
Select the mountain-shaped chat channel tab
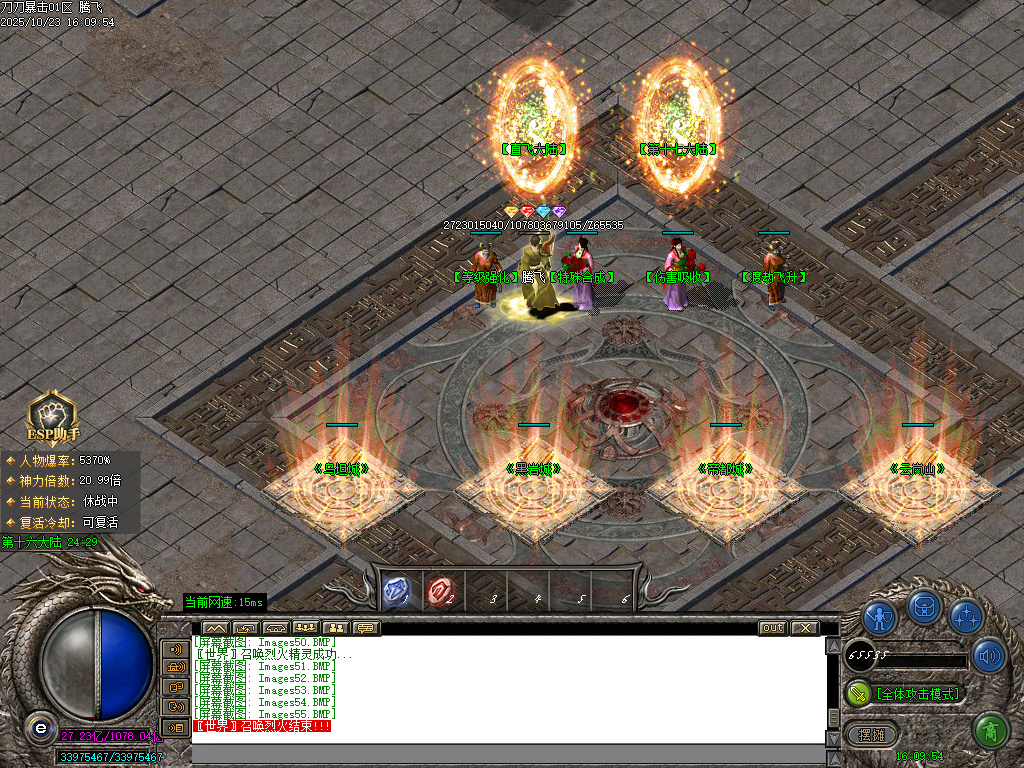[215, 628]
